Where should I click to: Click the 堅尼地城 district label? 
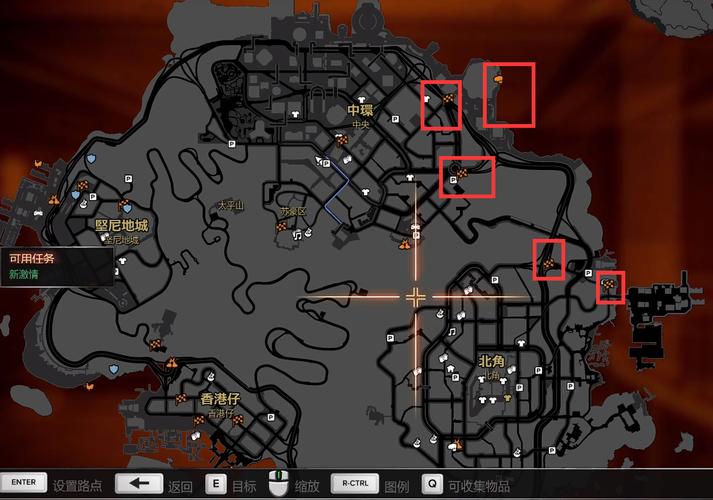(x=120, y=226)
